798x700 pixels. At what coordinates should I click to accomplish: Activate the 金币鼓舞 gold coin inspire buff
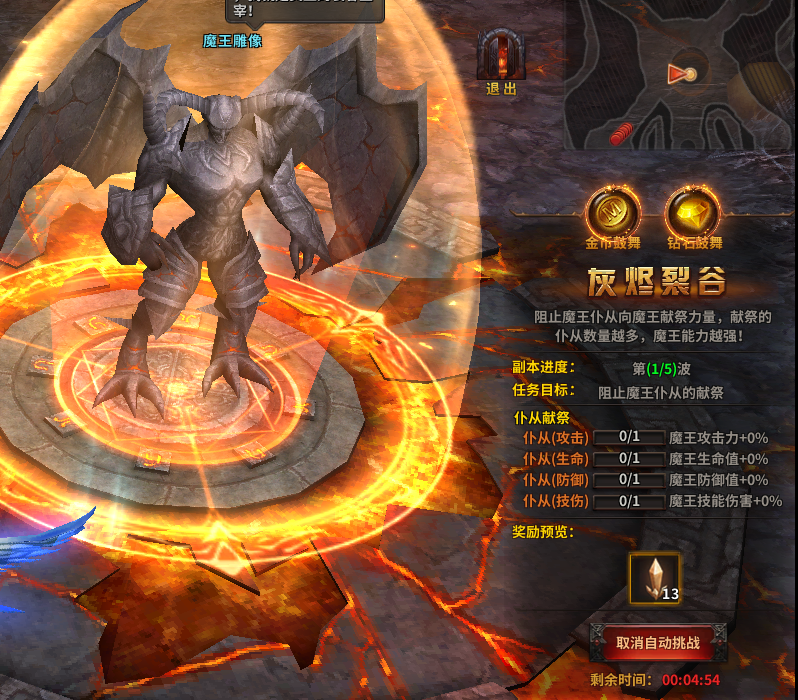point(612,212)
